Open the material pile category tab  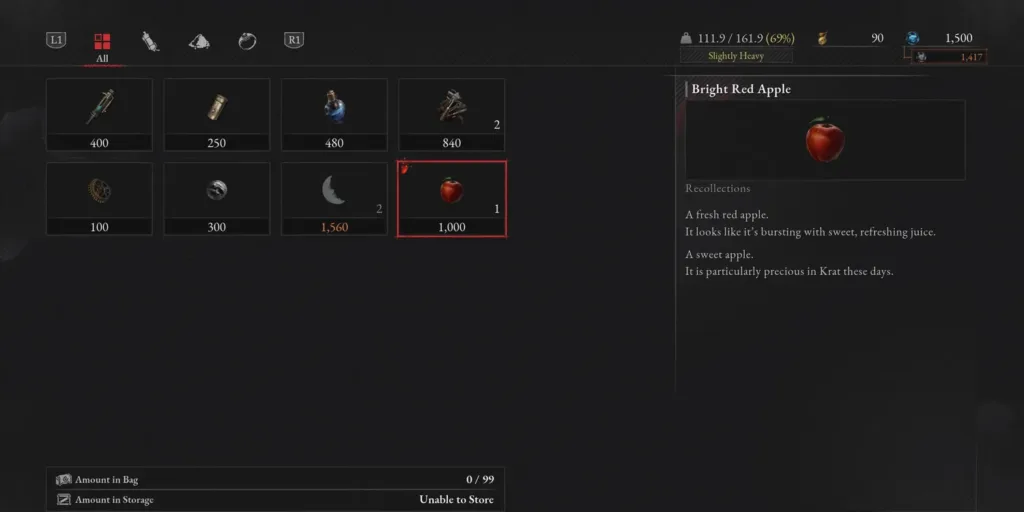pyautogui.click(x=199, y=41)
